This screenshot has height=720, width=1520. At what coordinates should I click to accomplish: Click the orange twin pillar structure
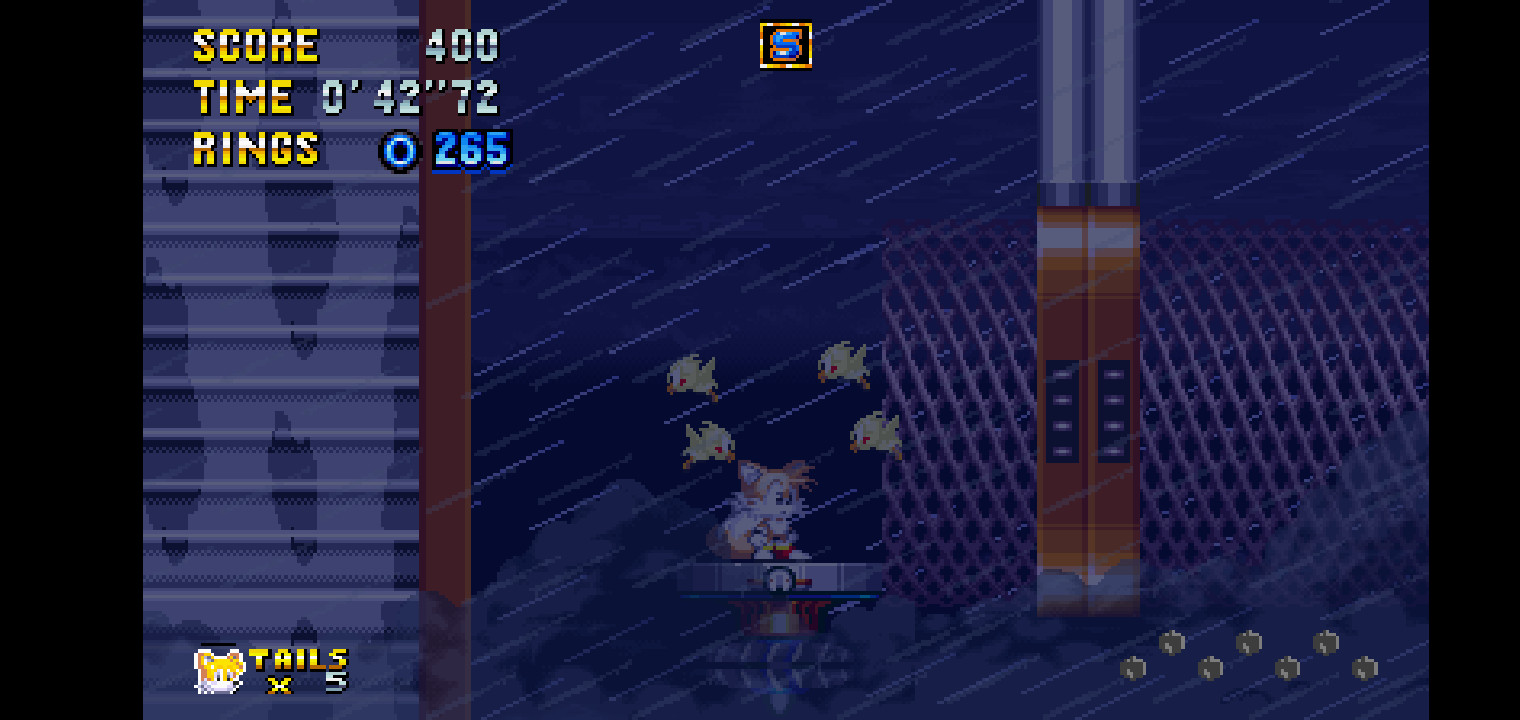point(1090,400)
